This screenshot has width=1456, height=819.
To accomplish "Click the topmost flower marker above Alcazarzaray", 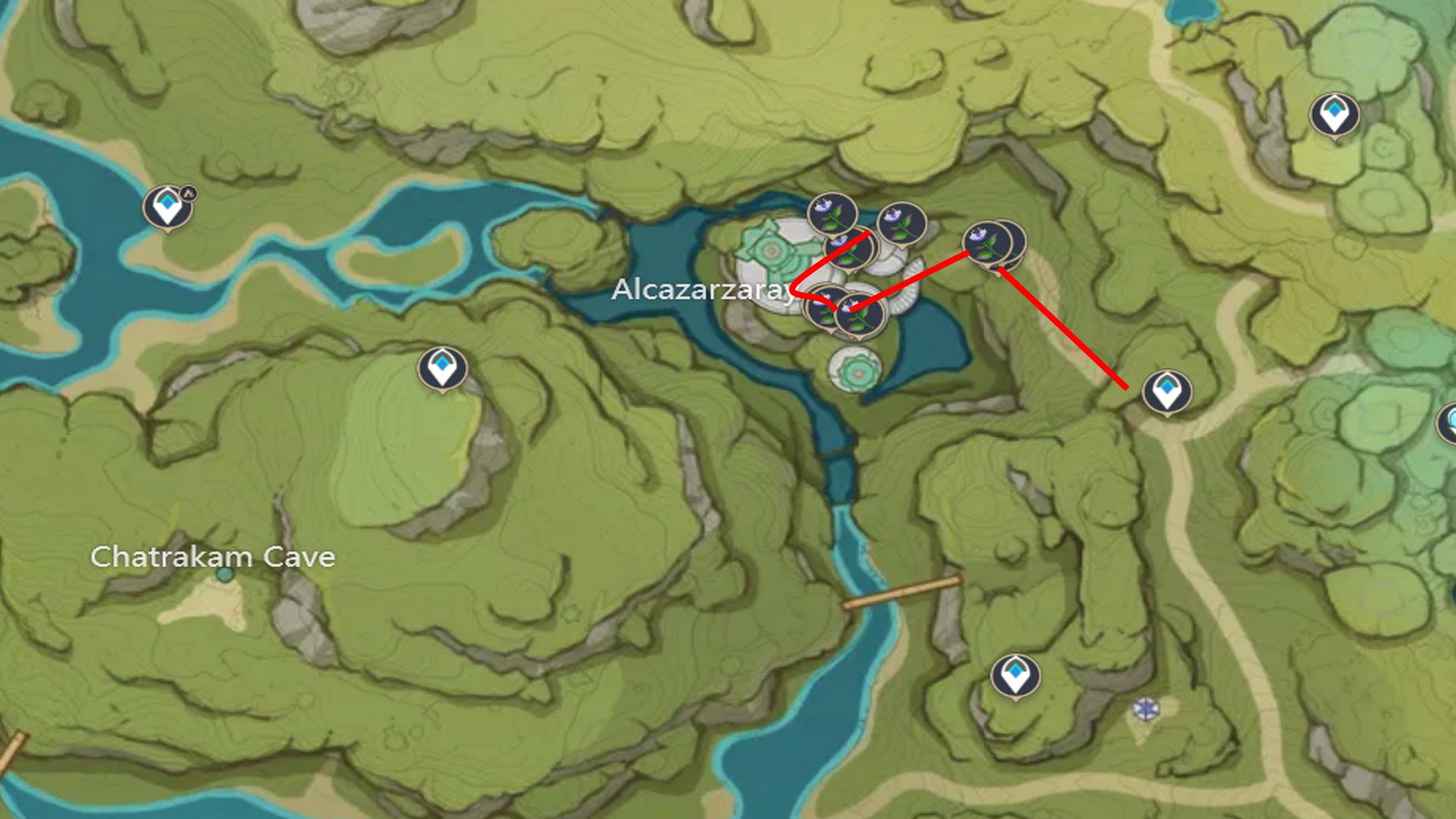I will 831,215.
